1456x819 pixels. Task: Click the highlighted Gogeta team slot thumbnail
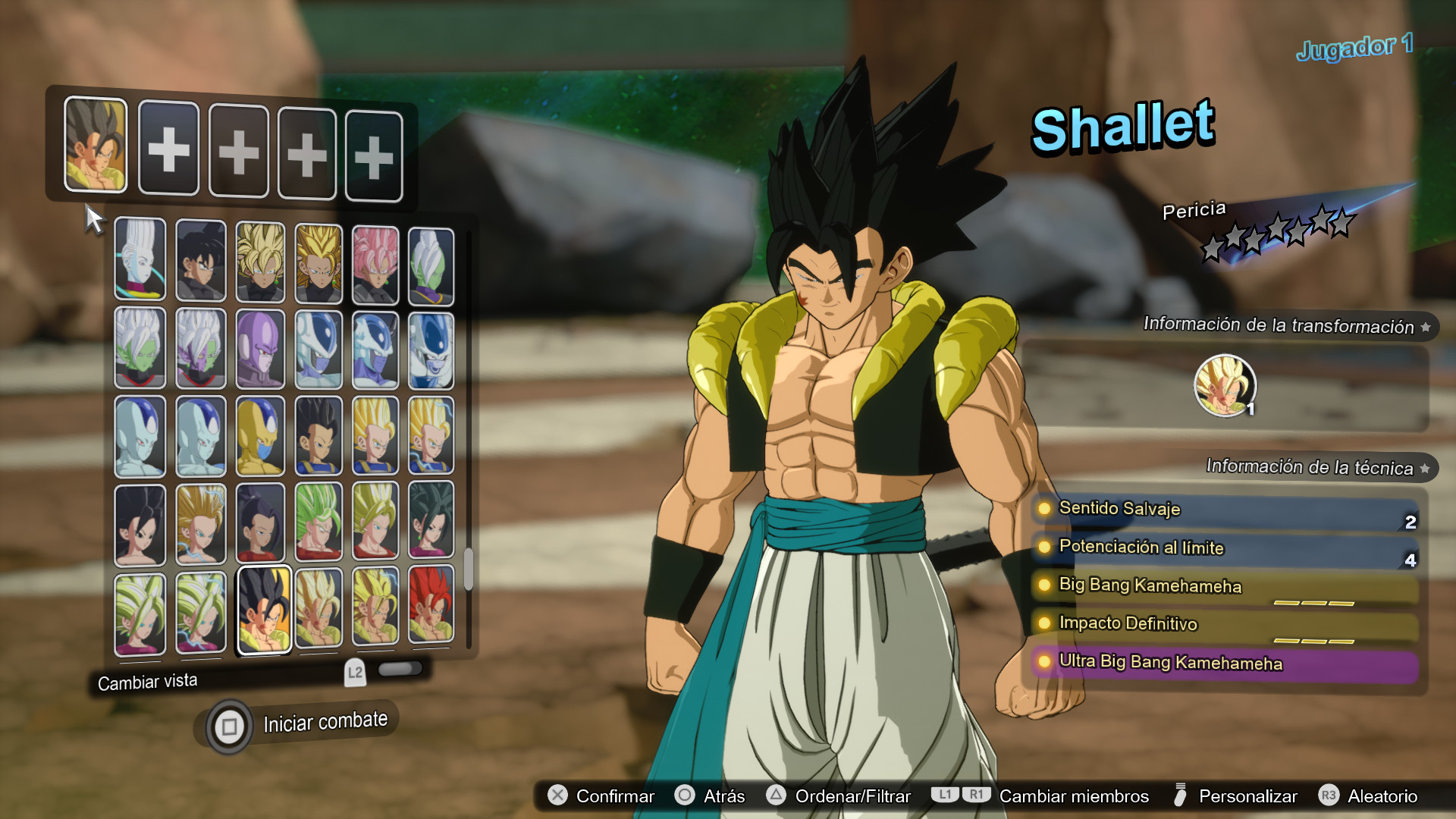[95, 146]
